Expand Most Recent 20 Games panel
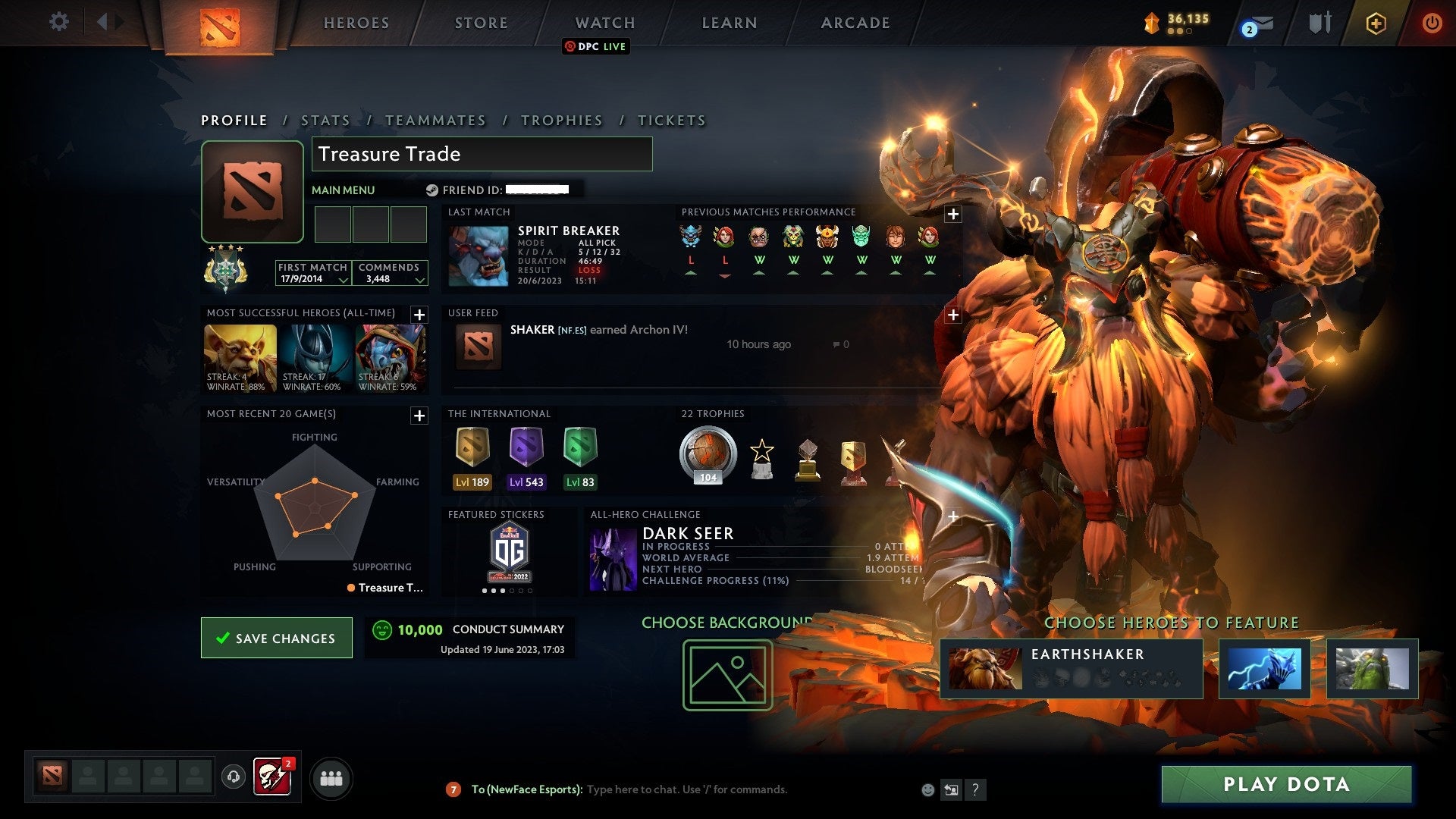 tap(418, 416)
